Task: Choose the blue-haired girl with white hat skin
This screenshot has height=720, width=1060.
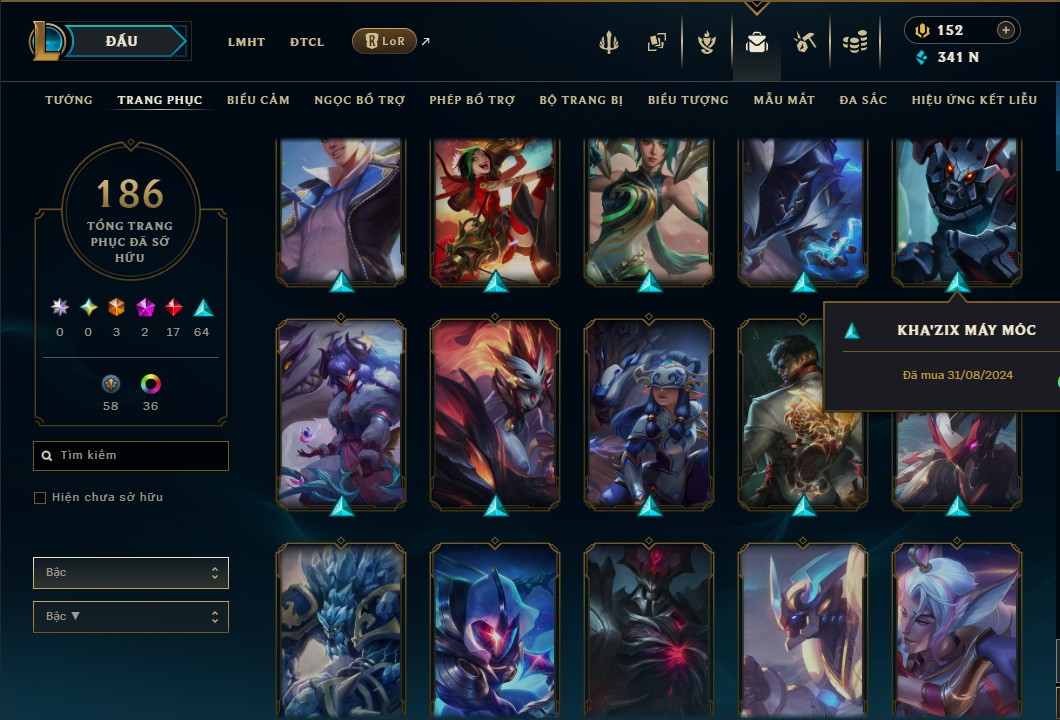Action: pos(649,413)
